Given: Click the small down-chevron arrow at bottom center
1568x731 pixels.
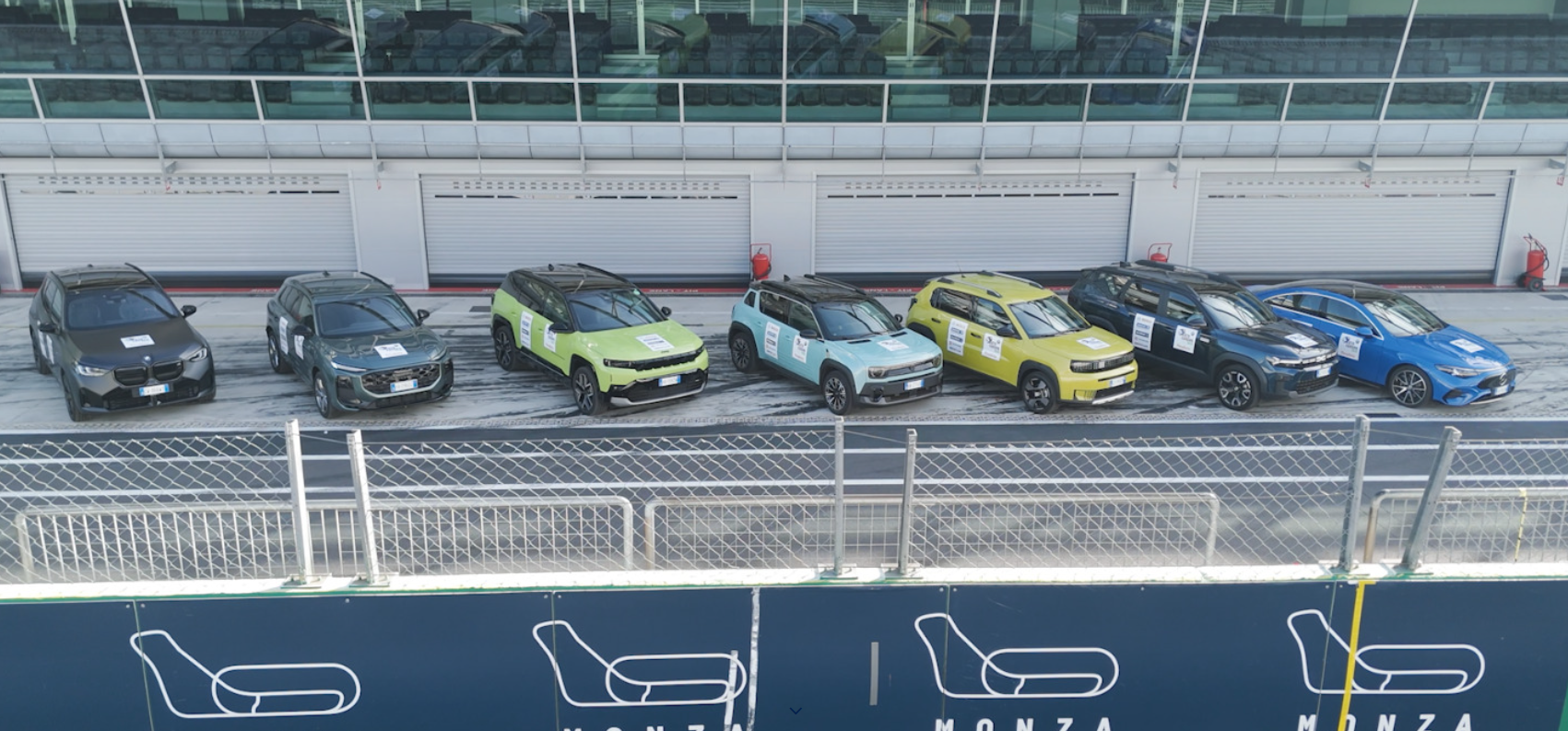Looking at the screenshot, I should click(796, 711).
